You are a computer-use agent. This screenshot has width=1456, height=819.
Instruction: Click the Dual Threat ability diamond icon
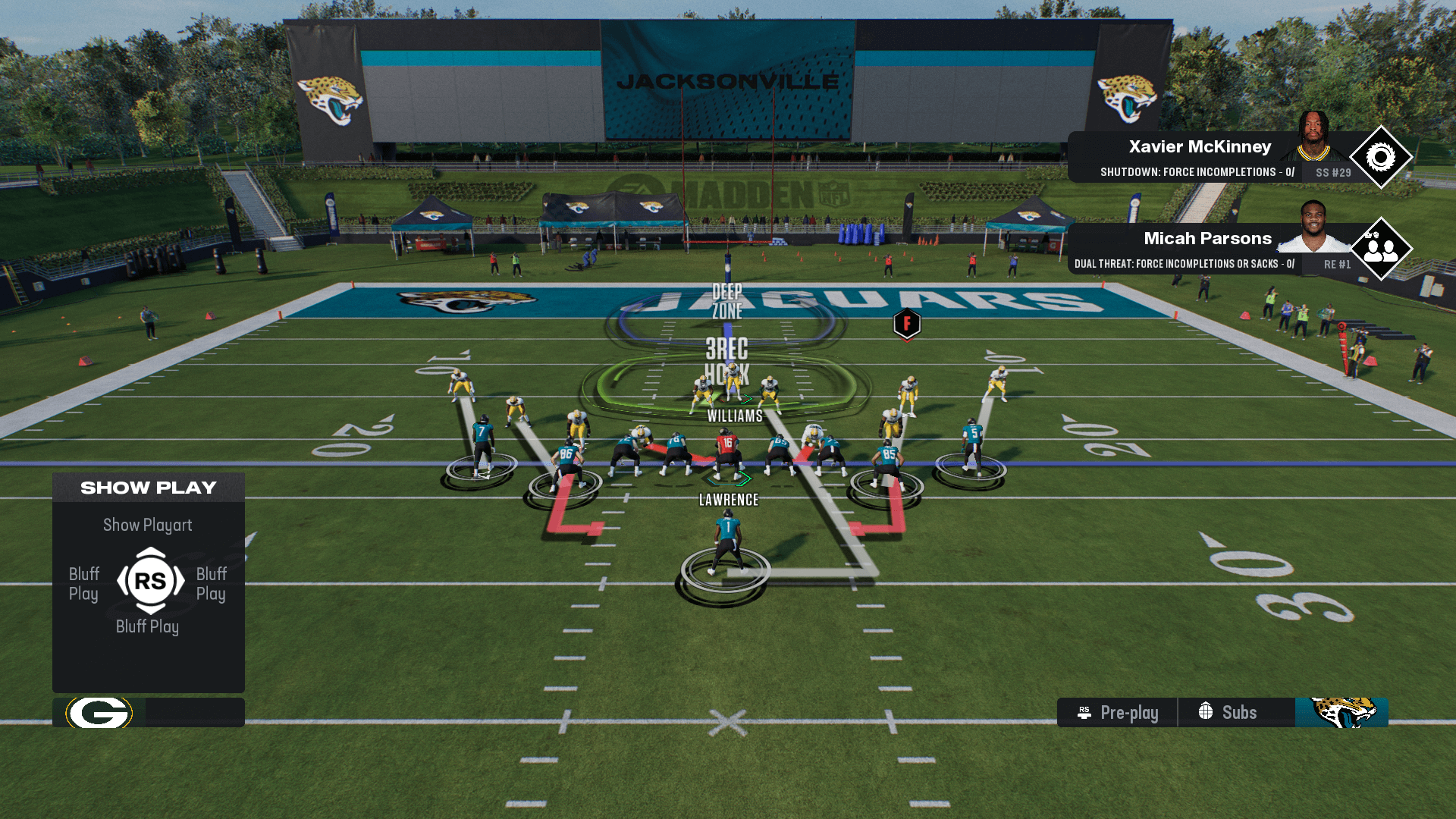[1380, 249]
